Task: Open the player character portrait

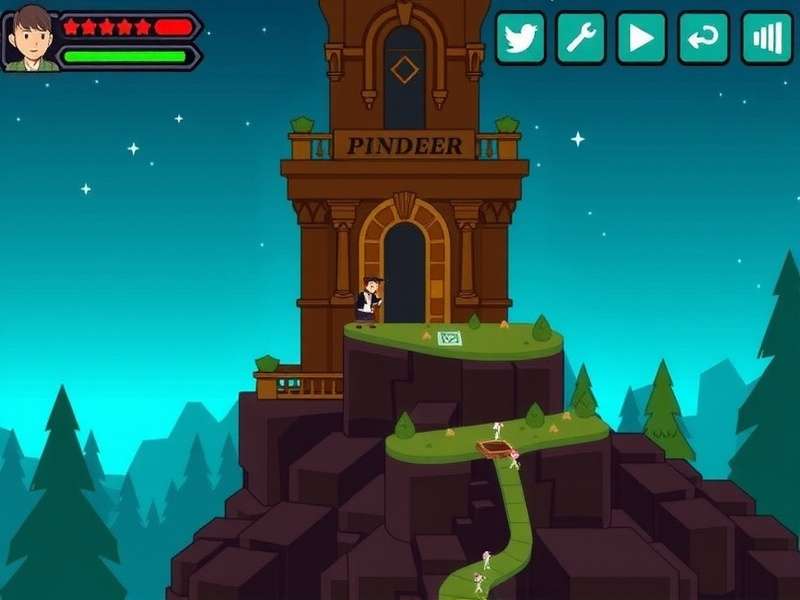Action: [32, 39]
